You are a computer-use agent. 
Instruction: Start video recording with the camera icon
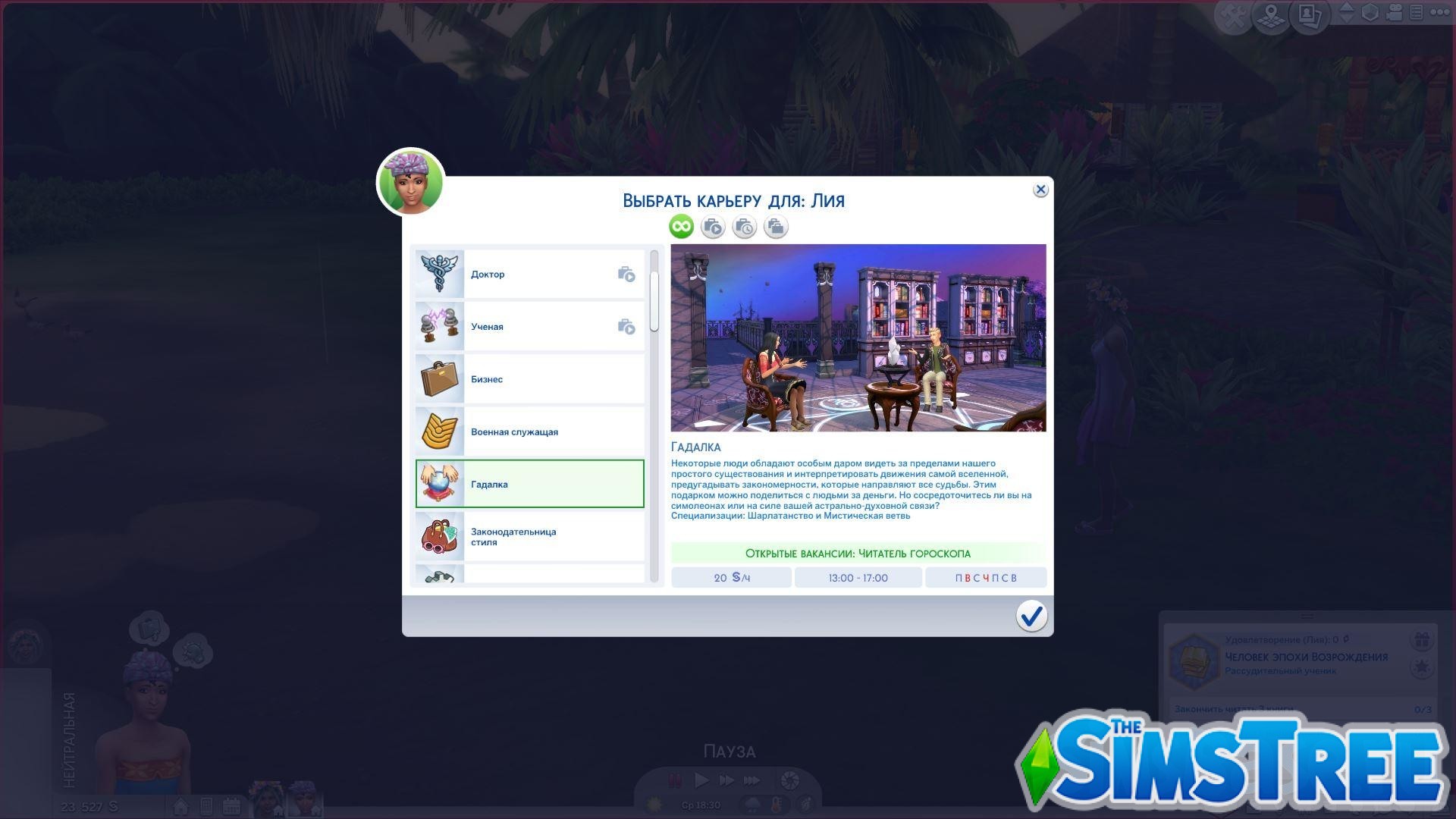point(1394,13)
